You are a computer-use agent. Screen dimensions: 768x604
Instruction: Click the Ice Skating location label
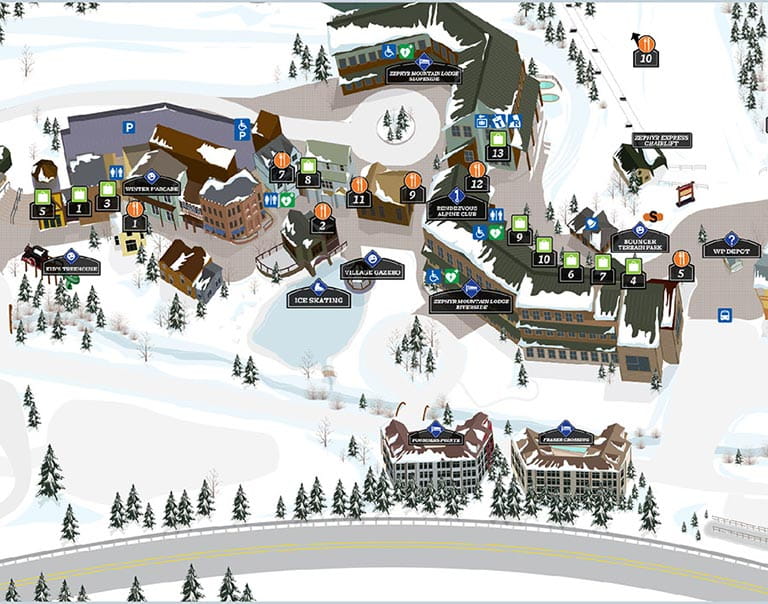(x=318, y=293)
